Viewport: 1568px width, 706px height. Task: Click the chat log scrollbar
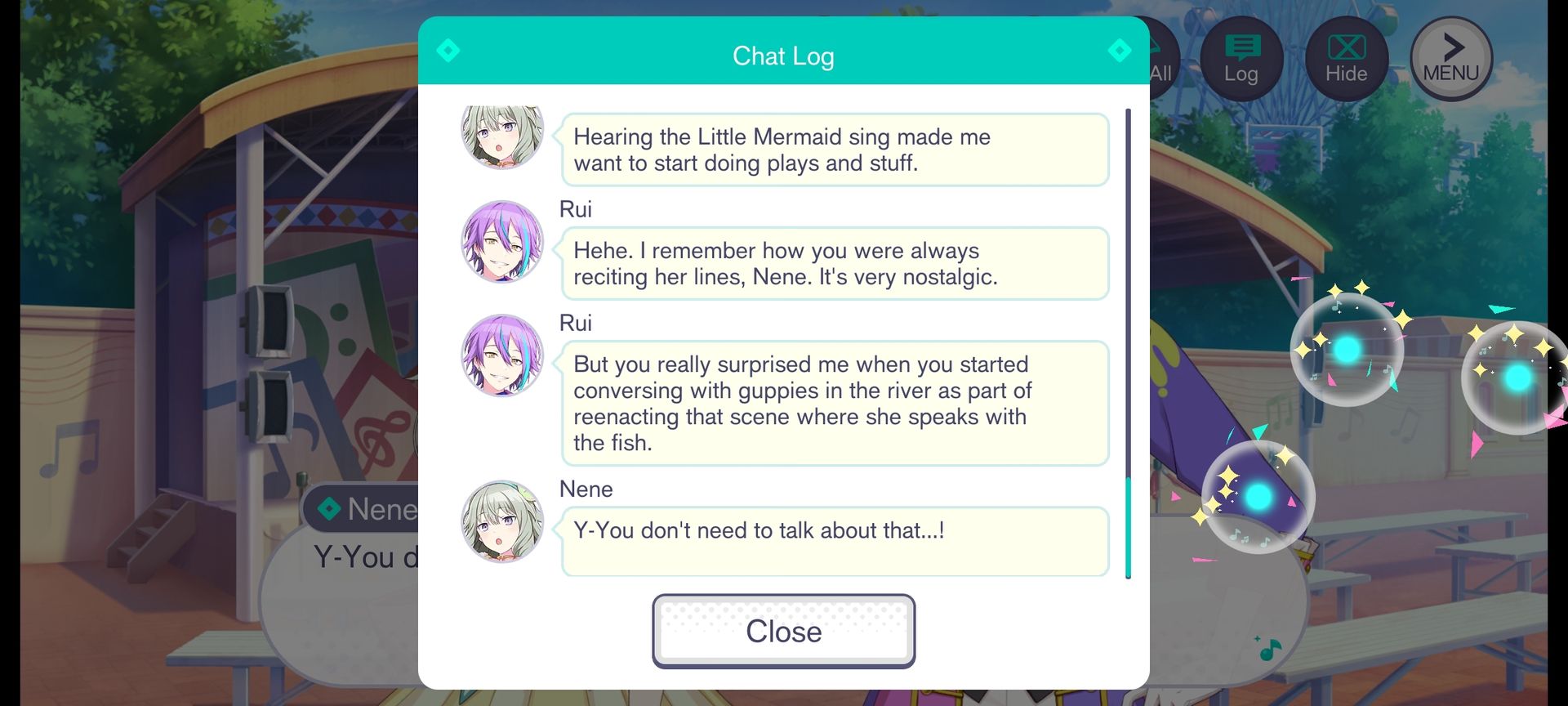click(1128, 343)
